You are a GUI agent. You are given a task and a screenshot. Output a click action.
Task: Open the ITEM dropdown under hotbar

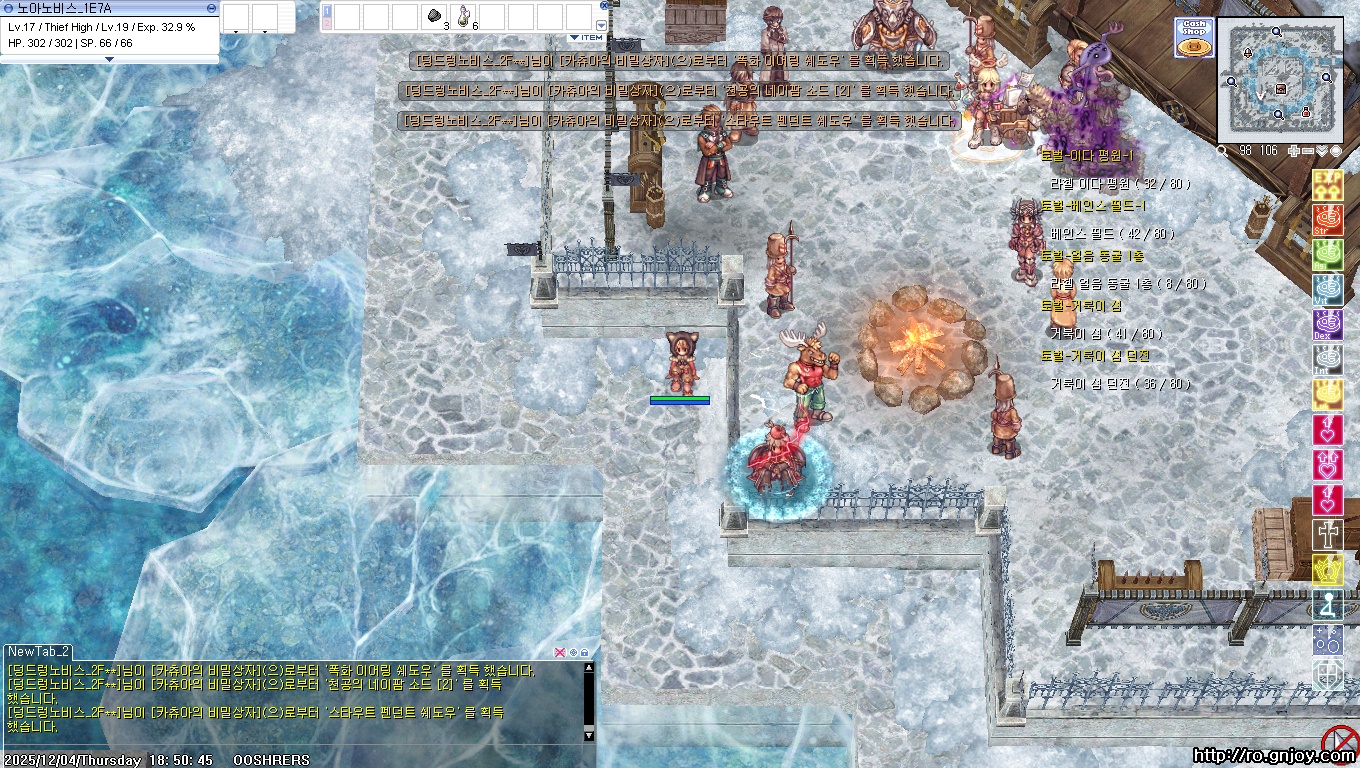click(x=587, y=38)
